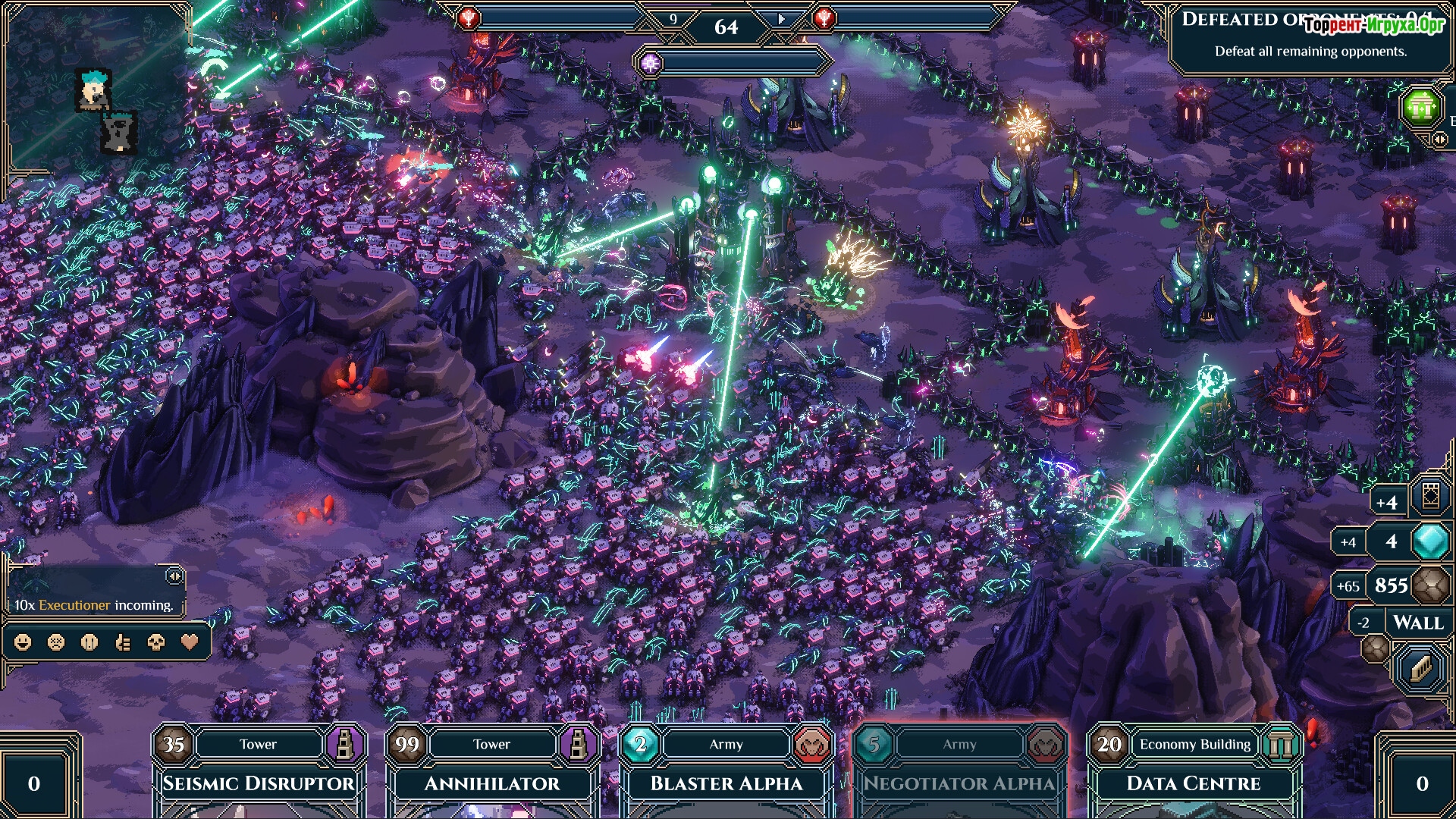Collapse the Executioner incoming message log
Screen dimensions: 1456x819
174,576
